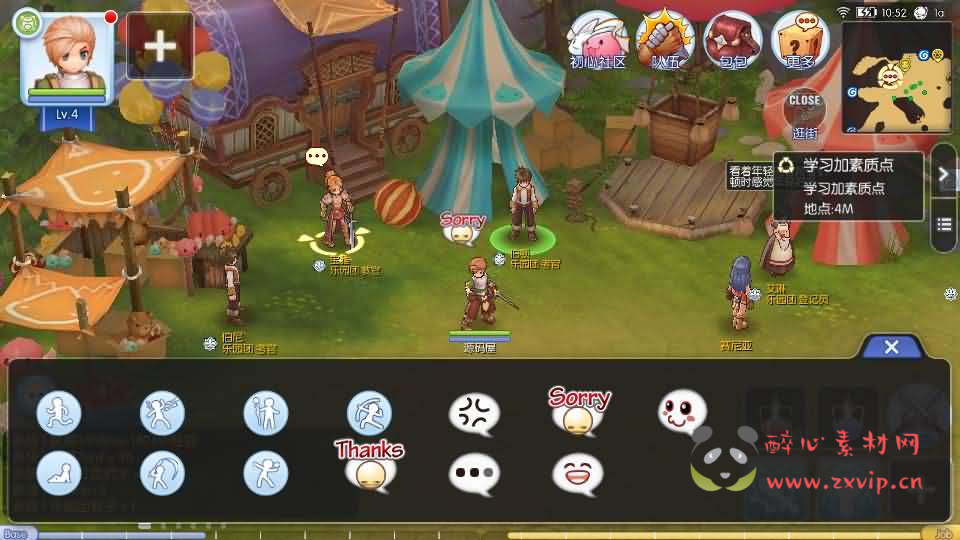Choose the angry vein emote bubble
This screenshot has width=960, height=540.
tap(474, 413)
